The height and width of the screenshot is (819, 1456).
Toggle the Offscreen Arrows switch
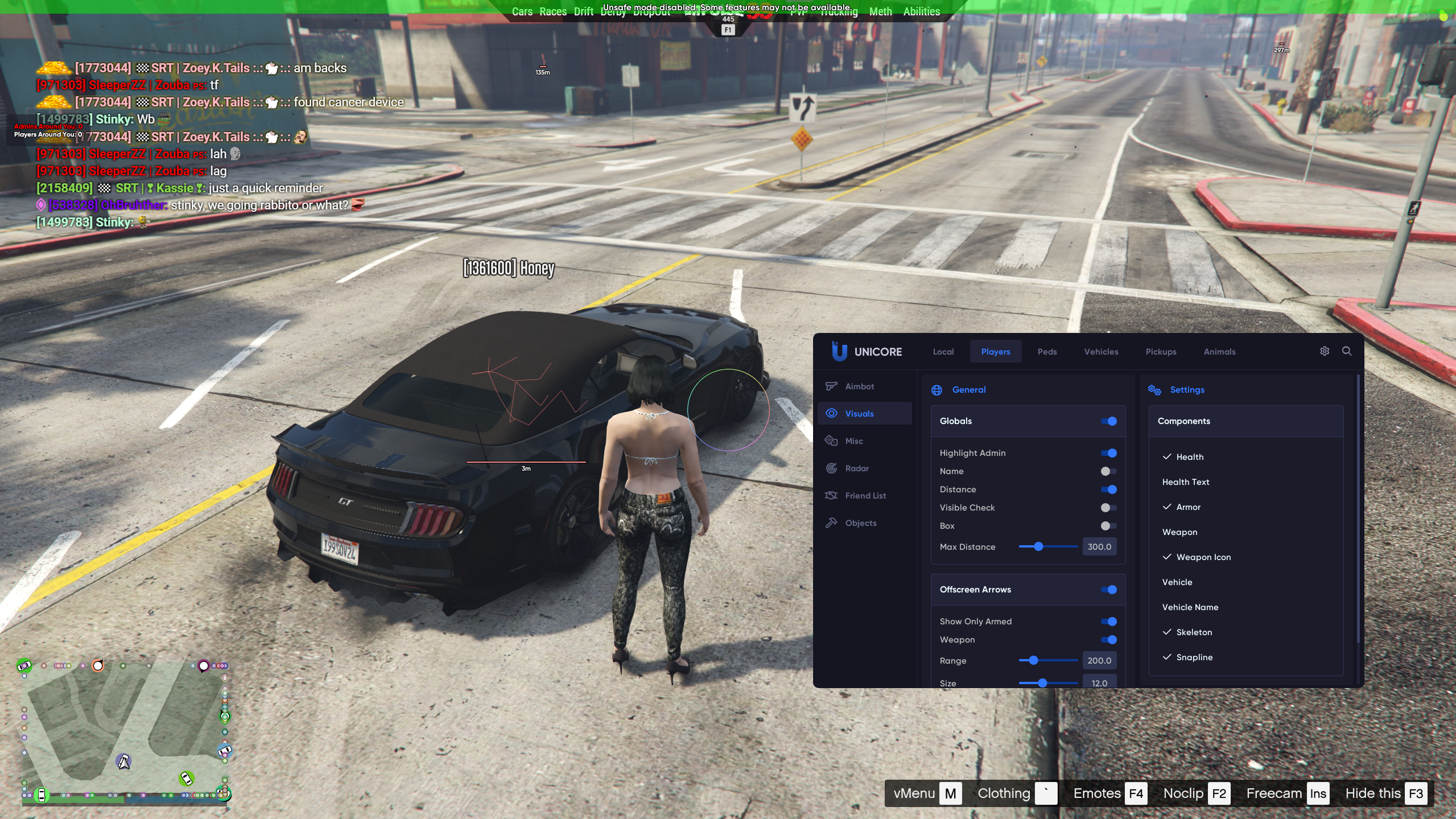point(1108,590)
